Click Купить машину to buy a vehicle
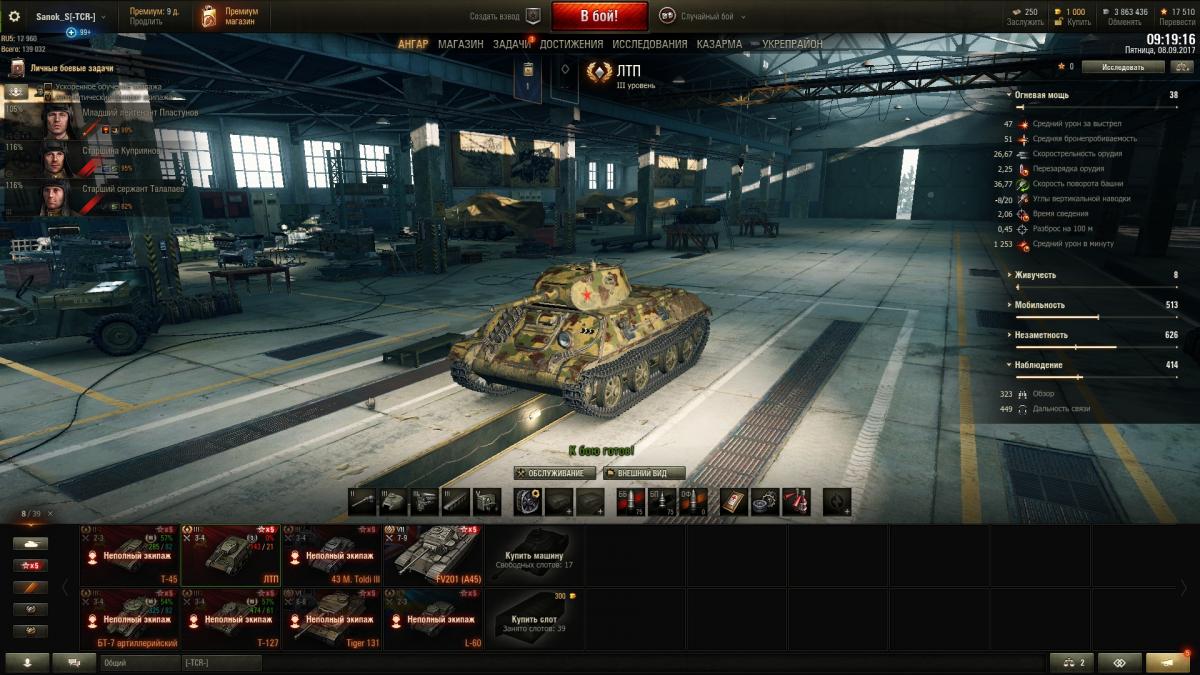 (535, 555)
